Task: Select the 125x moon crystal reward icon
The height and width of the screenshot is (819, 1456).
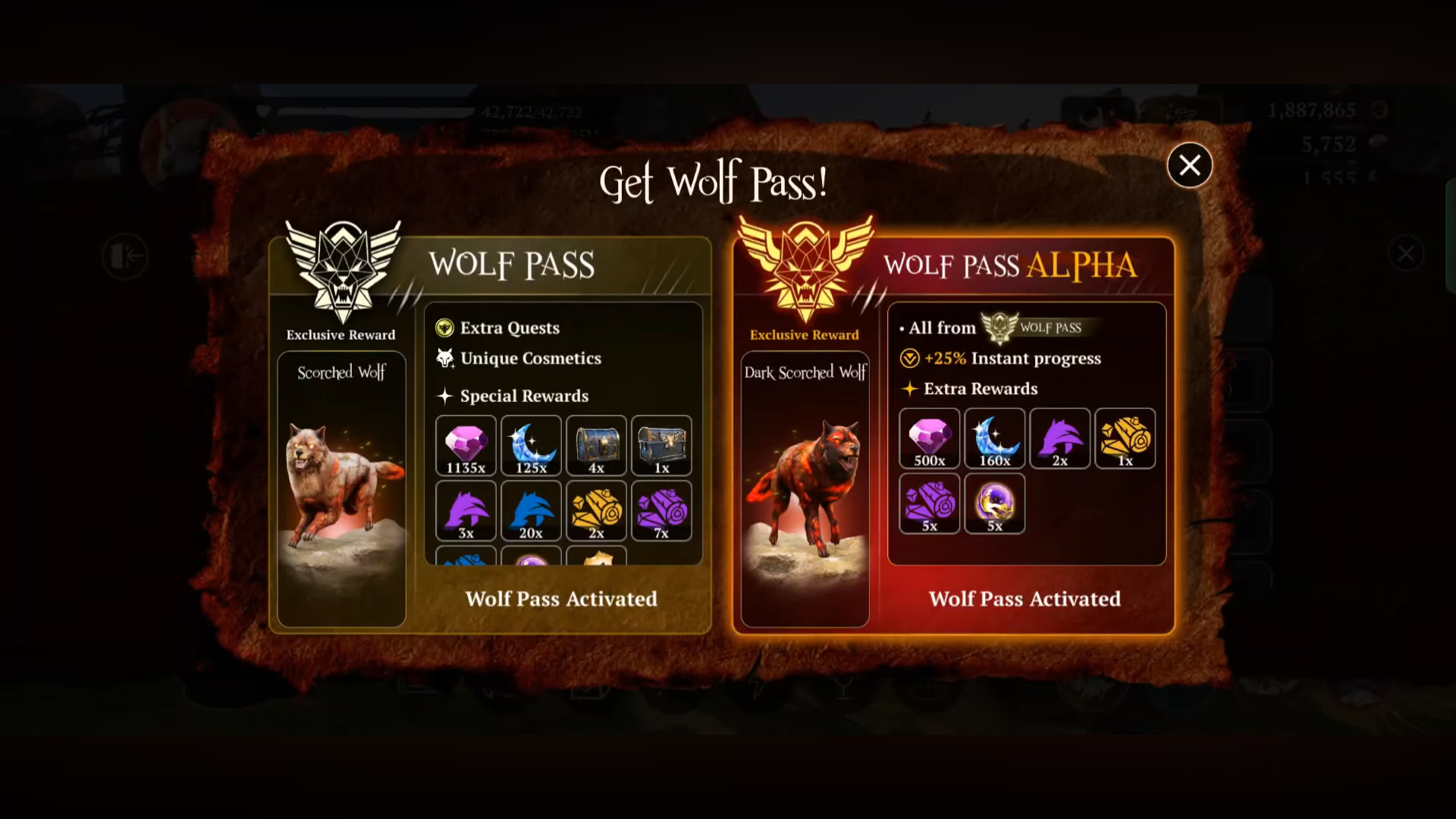Action: click(x=530, y=446)
